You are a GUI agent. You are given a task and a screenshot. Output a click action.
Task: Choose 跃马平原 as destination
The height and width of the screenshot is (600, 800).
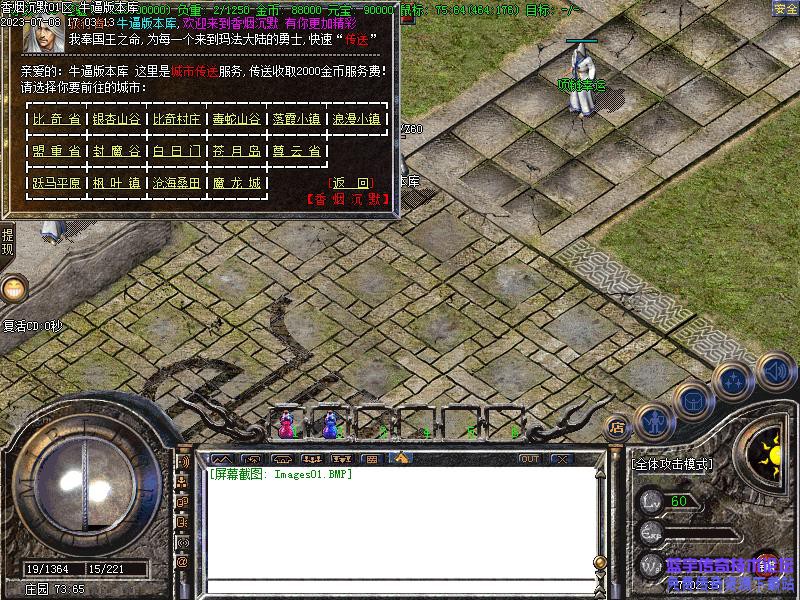pyautogui.click(x=56, y=183)
